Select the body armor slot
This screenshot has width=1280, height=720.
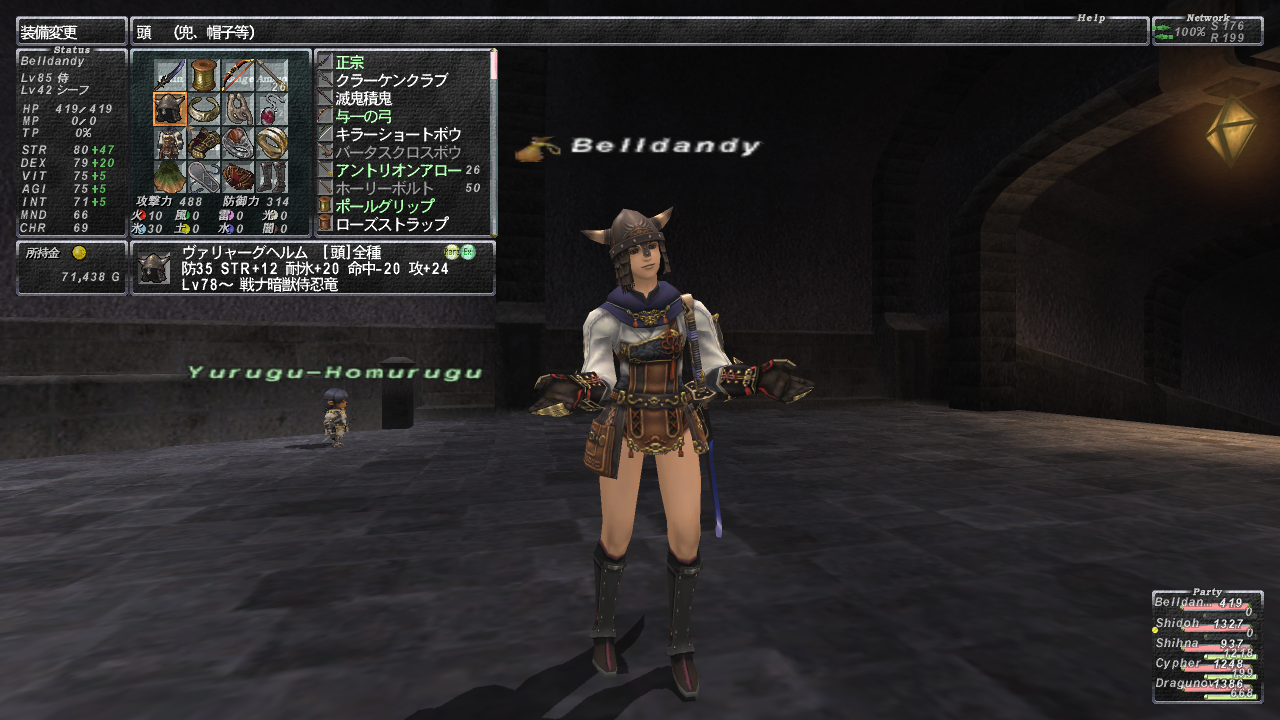[170, 142]
